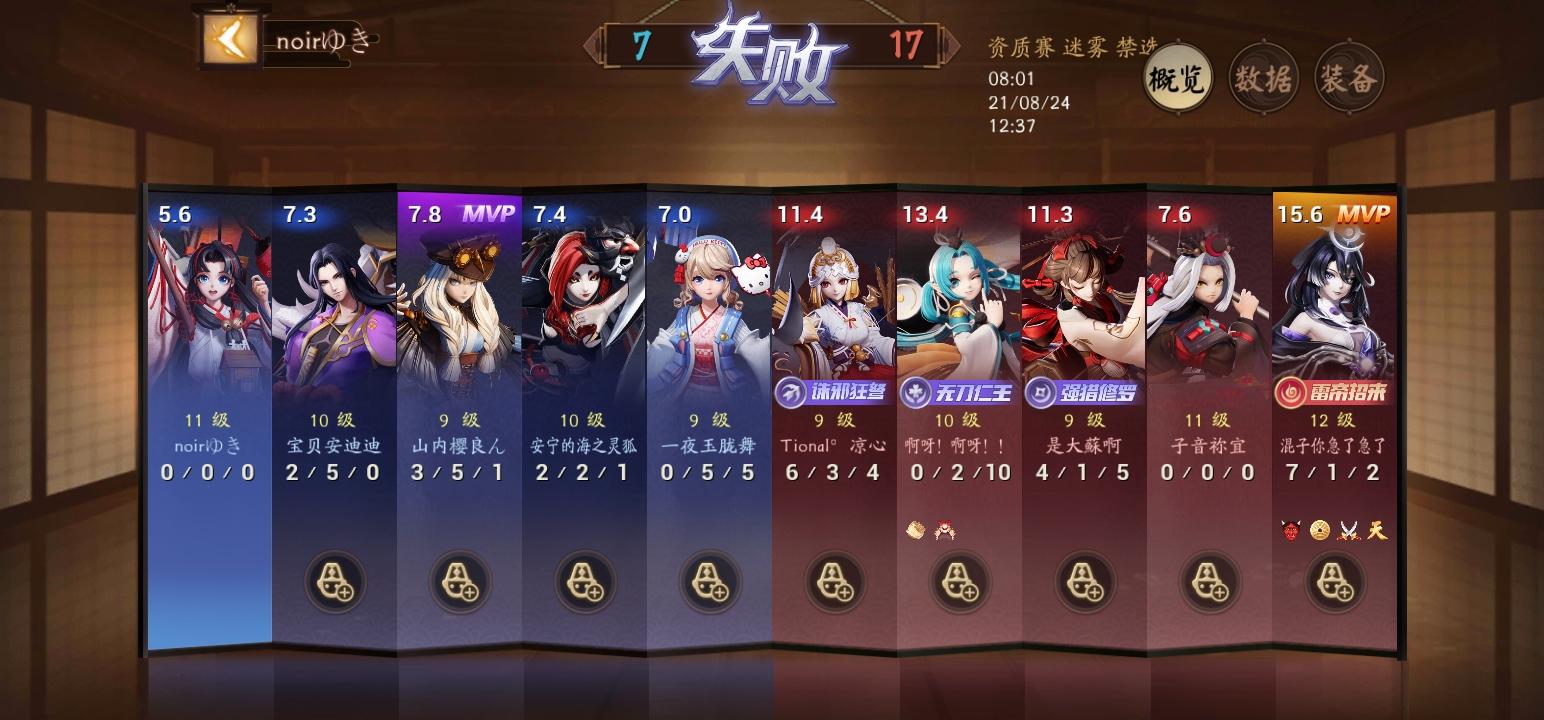Tap the gold coin honor icon
This screenshot has height=720, width=1544.
coord(1319,530)
